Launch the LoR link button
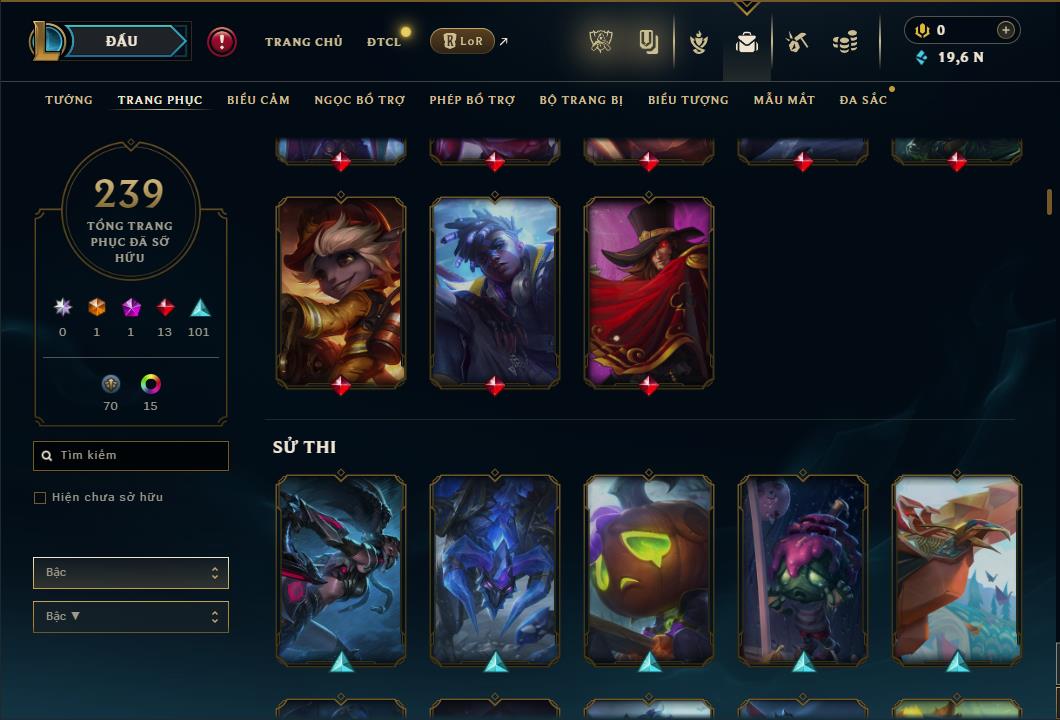The width and height of the screenshot is (1060, 720). coord(462,41)
